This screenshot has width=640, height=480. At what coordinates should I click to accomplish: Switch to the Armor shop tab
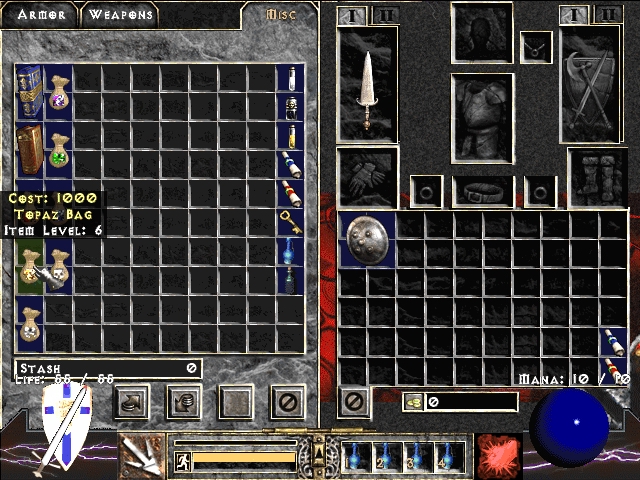(41, 14)
